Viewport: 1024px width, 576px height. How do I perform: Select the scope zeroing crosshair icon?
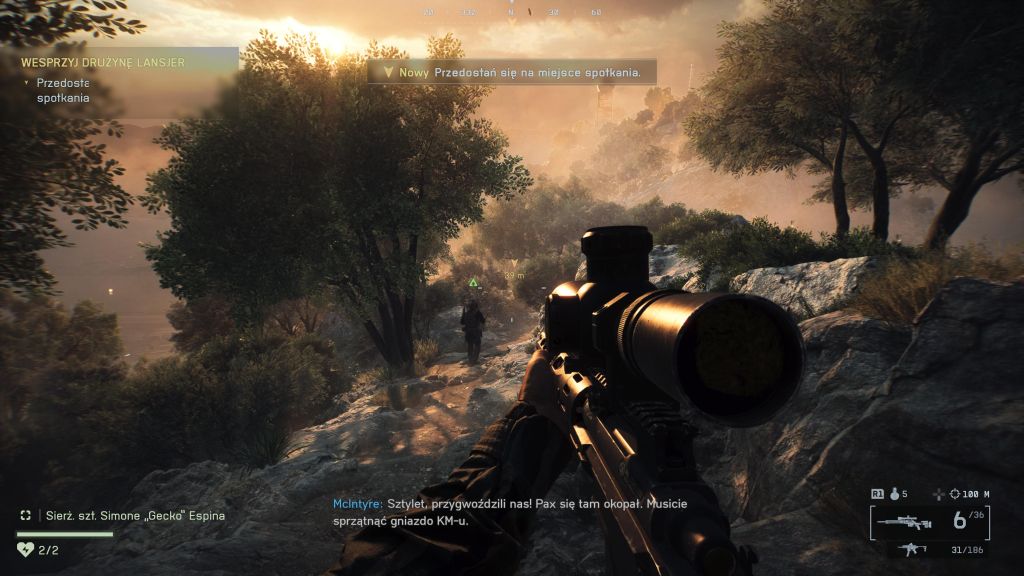coord(957,494)
